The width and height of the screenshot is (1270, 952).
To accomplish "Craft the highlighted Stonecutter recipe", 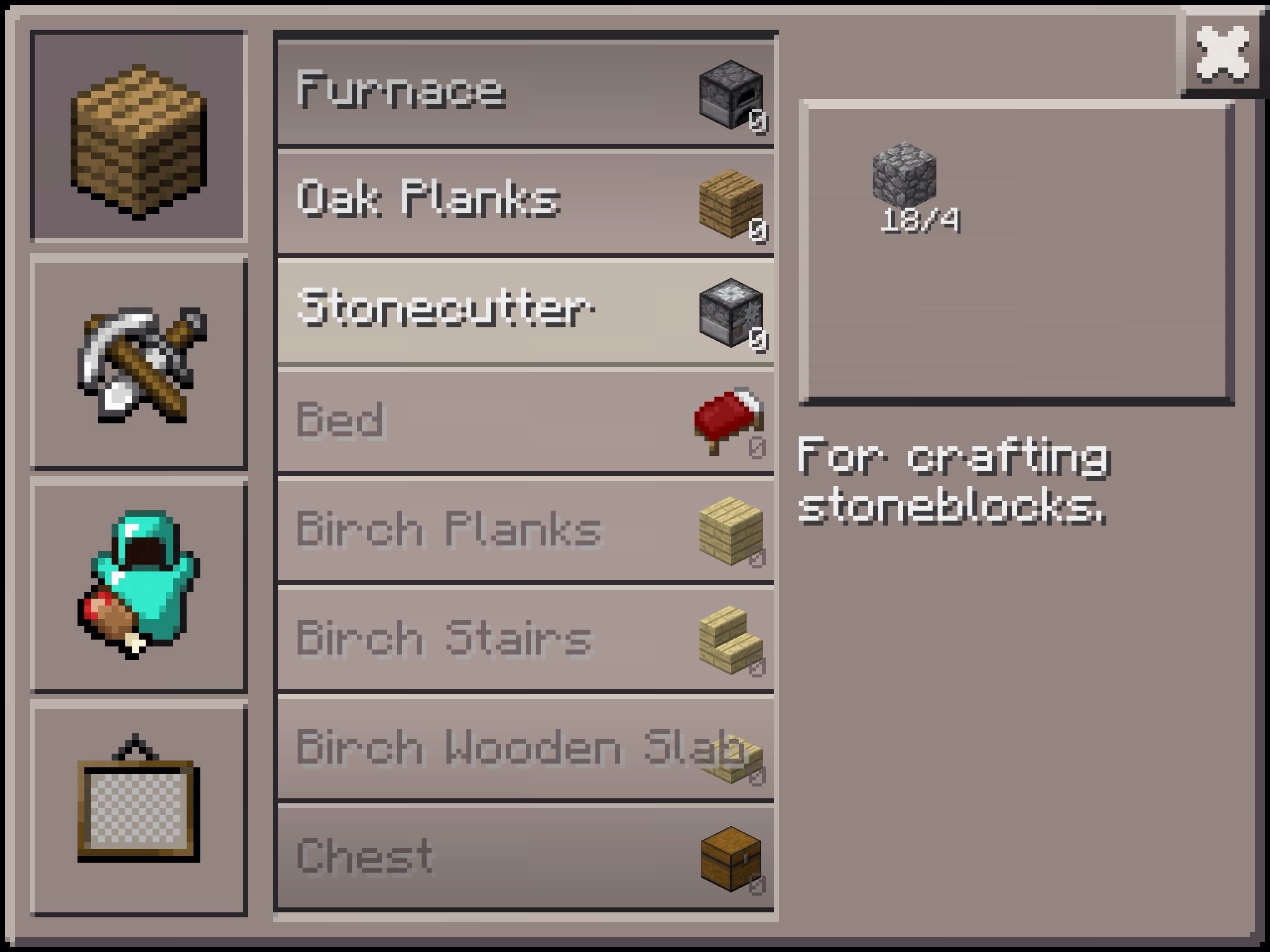I will pyautogui.click(x=525, y=311).
